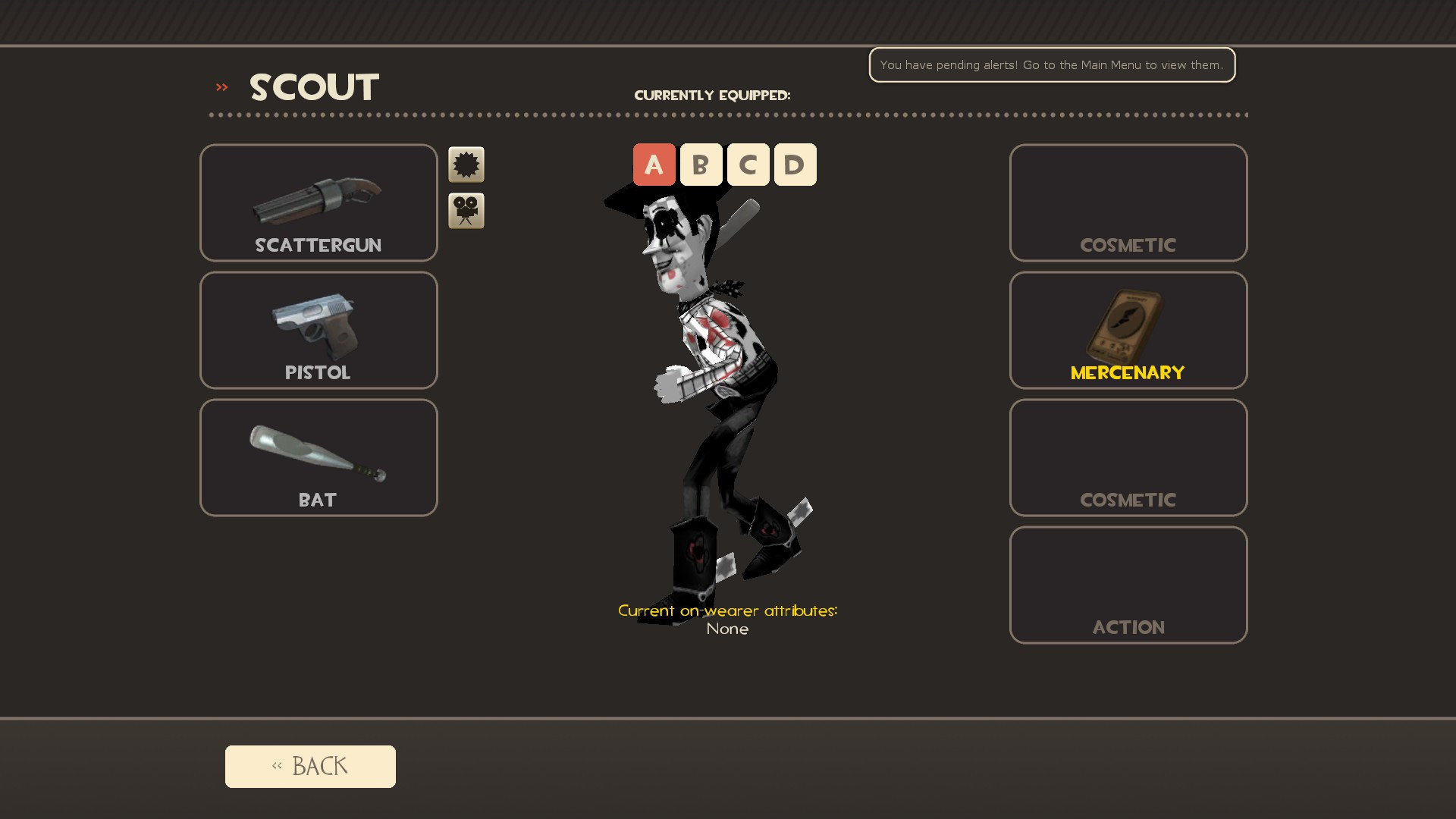Click the chevron arrows next to SCOUT
The height and width of the screenshot is (819, 1456).
[x=221, y=87]
